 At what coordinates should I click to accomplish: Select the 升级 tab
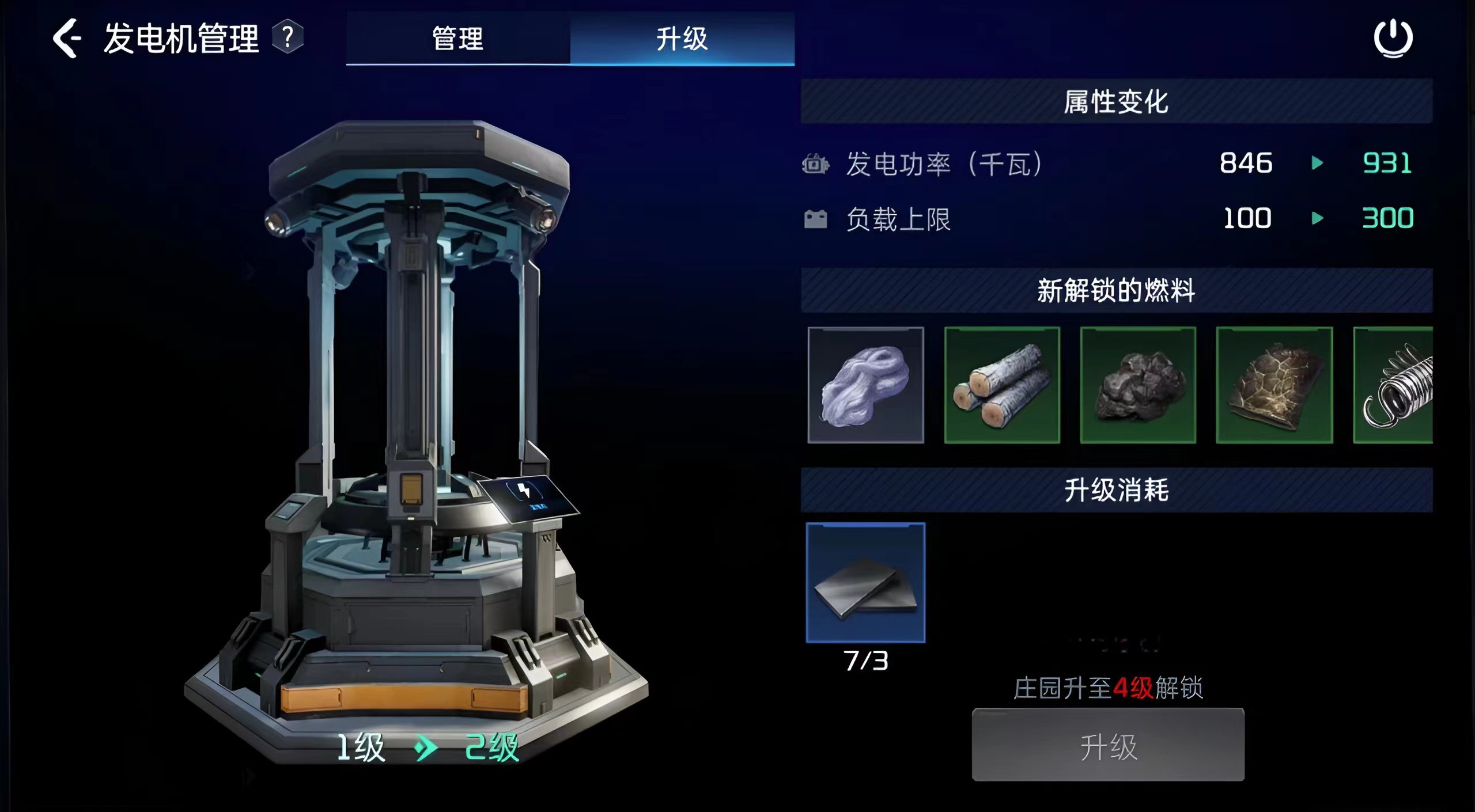click(682, 39)
